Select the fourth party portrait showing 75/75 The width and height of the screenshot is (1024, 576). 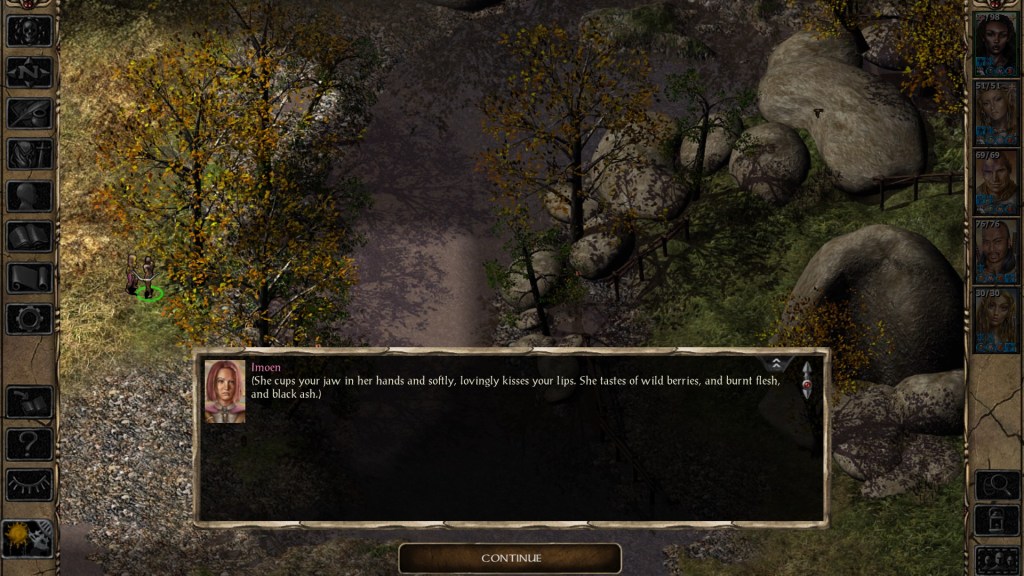(996, 250)
